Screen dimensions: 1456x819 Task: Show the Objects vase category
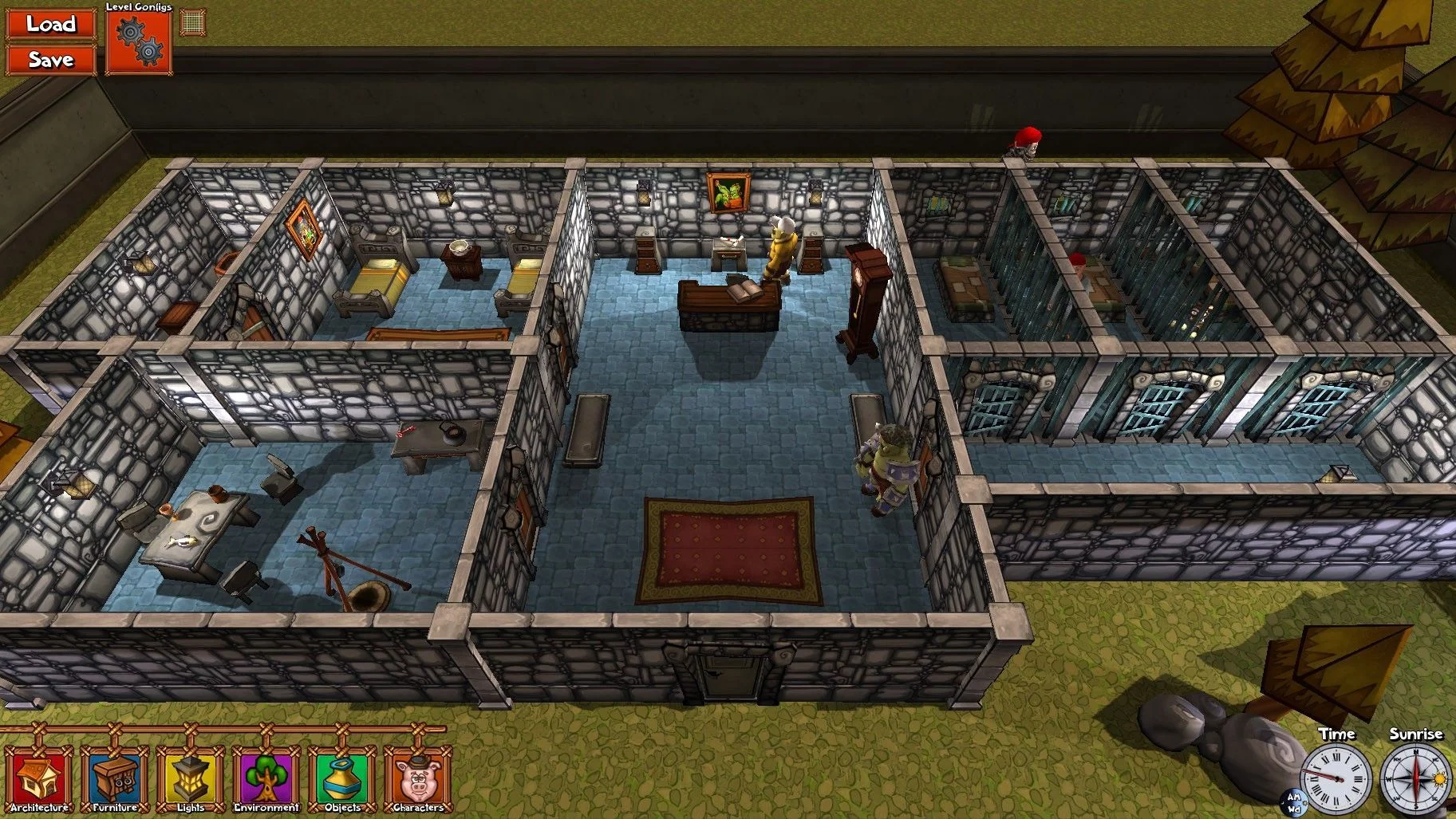[x=342, y=779]
